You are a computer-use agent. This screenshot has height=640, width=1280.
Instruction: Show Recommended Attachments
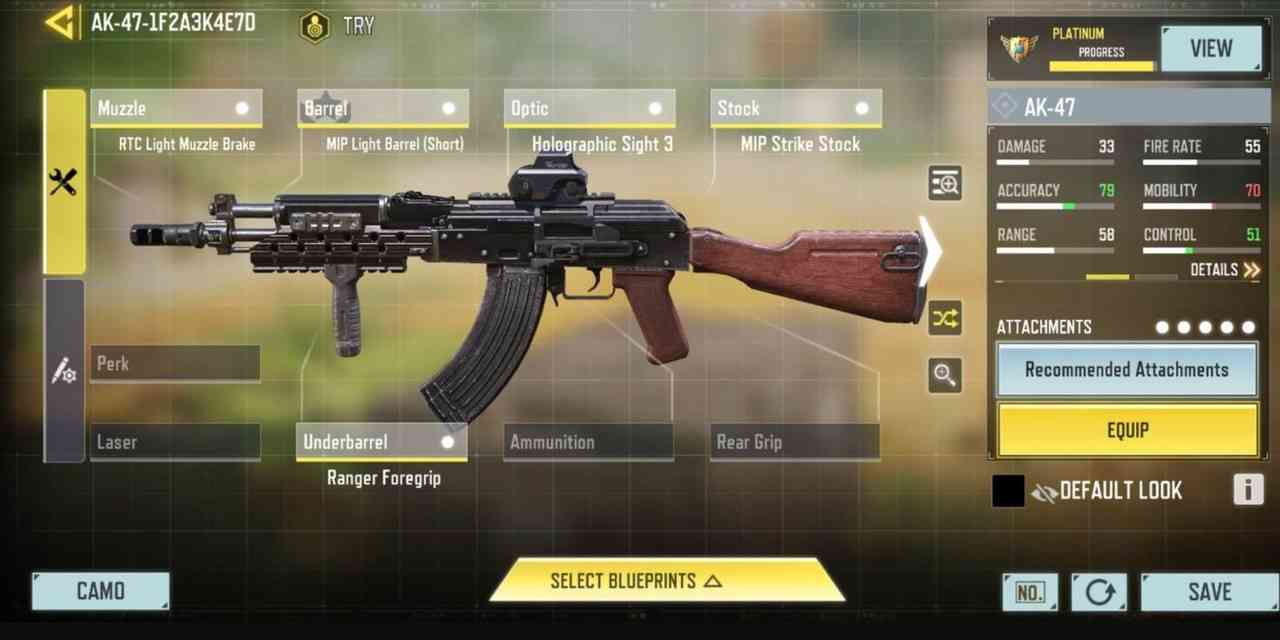(1127, 370)
